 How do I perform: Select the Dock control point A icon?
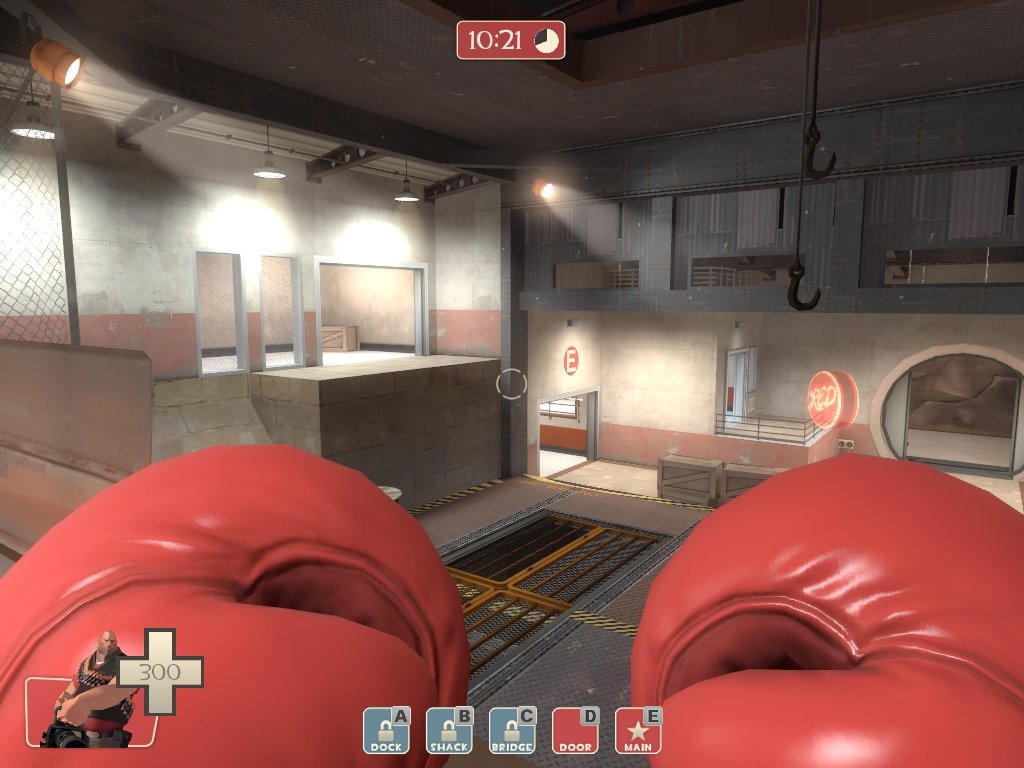pos(386,731)
